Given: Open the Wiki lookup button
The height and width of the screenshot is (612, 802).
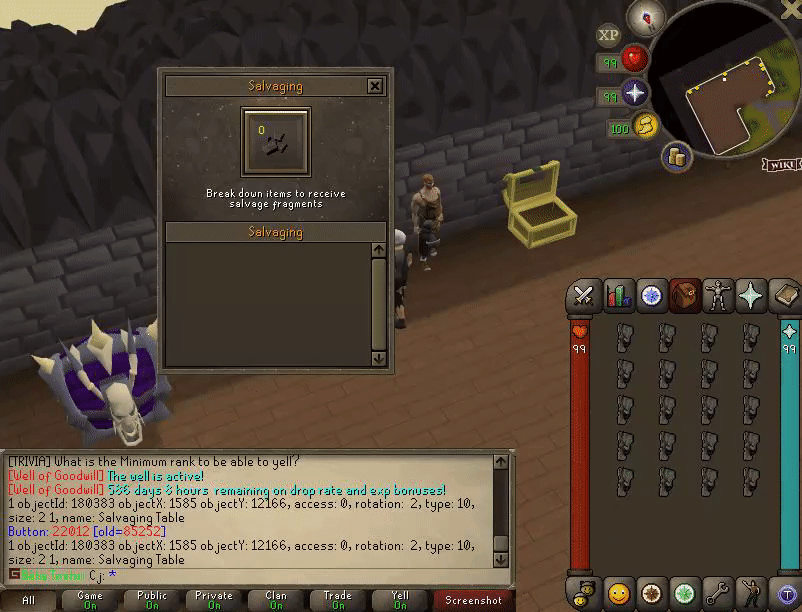Looking at the screenshot, I should point(779,164).
